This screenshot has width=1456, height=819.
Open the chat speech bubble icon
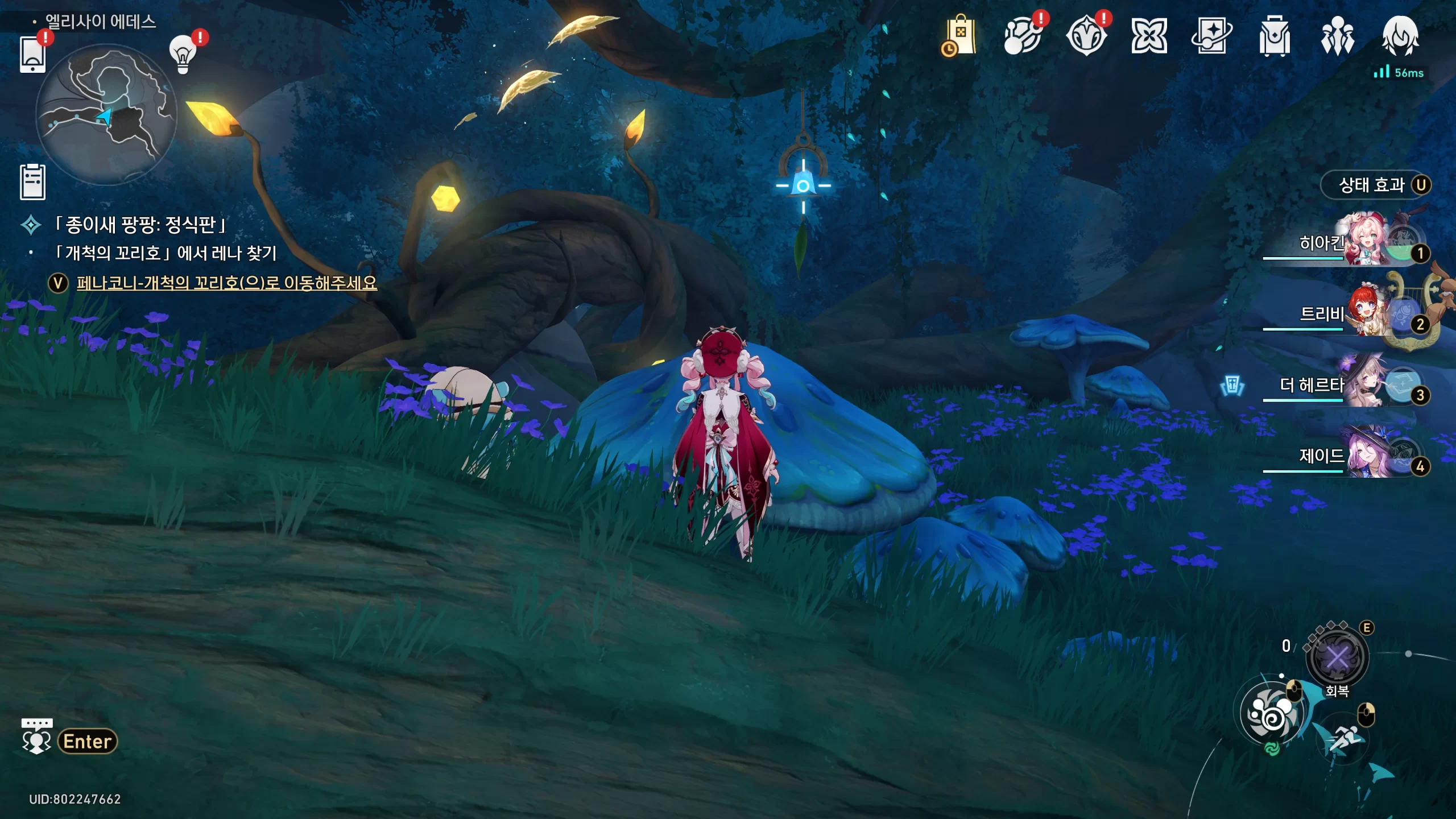coord(37,737)
